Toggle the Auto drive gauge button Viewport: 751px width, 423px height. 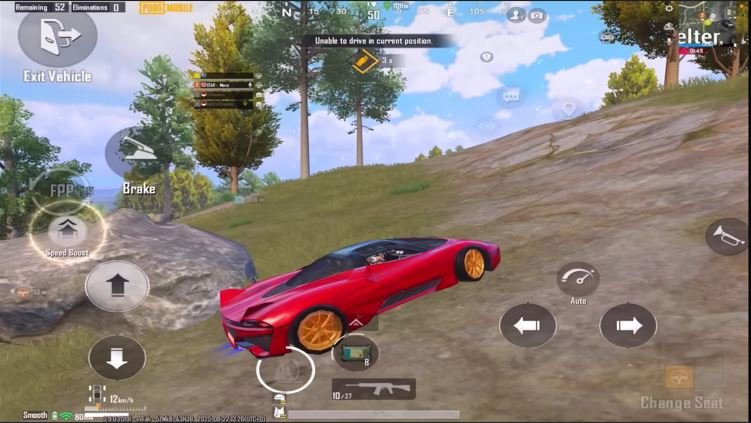(577, 278)
